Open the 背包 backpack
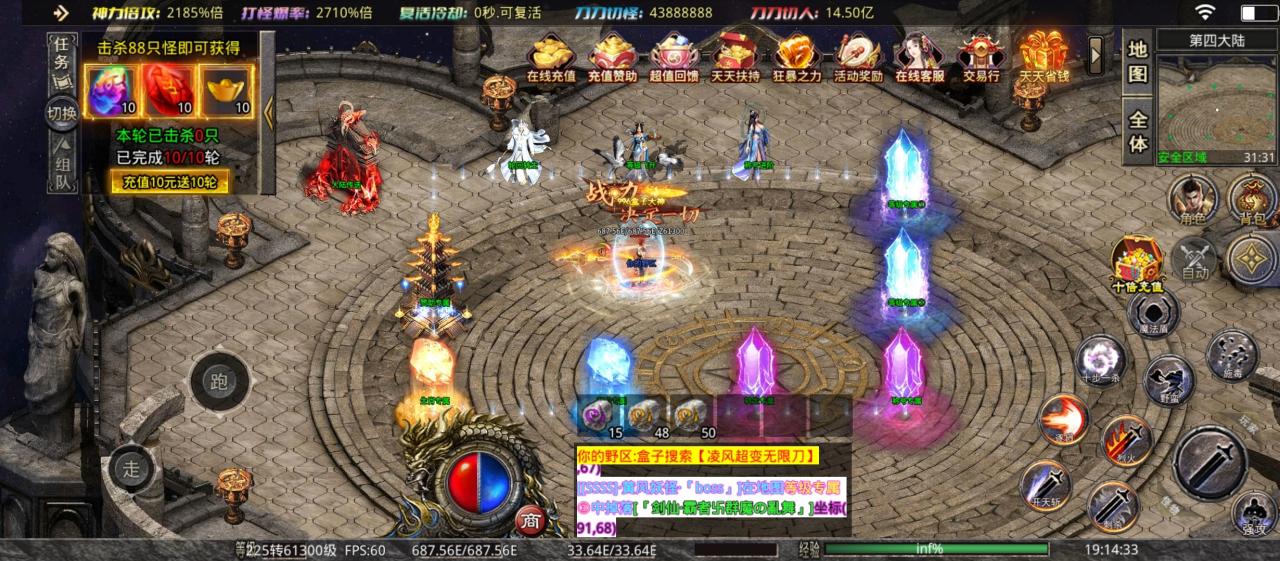 (x=1251, y=198)
